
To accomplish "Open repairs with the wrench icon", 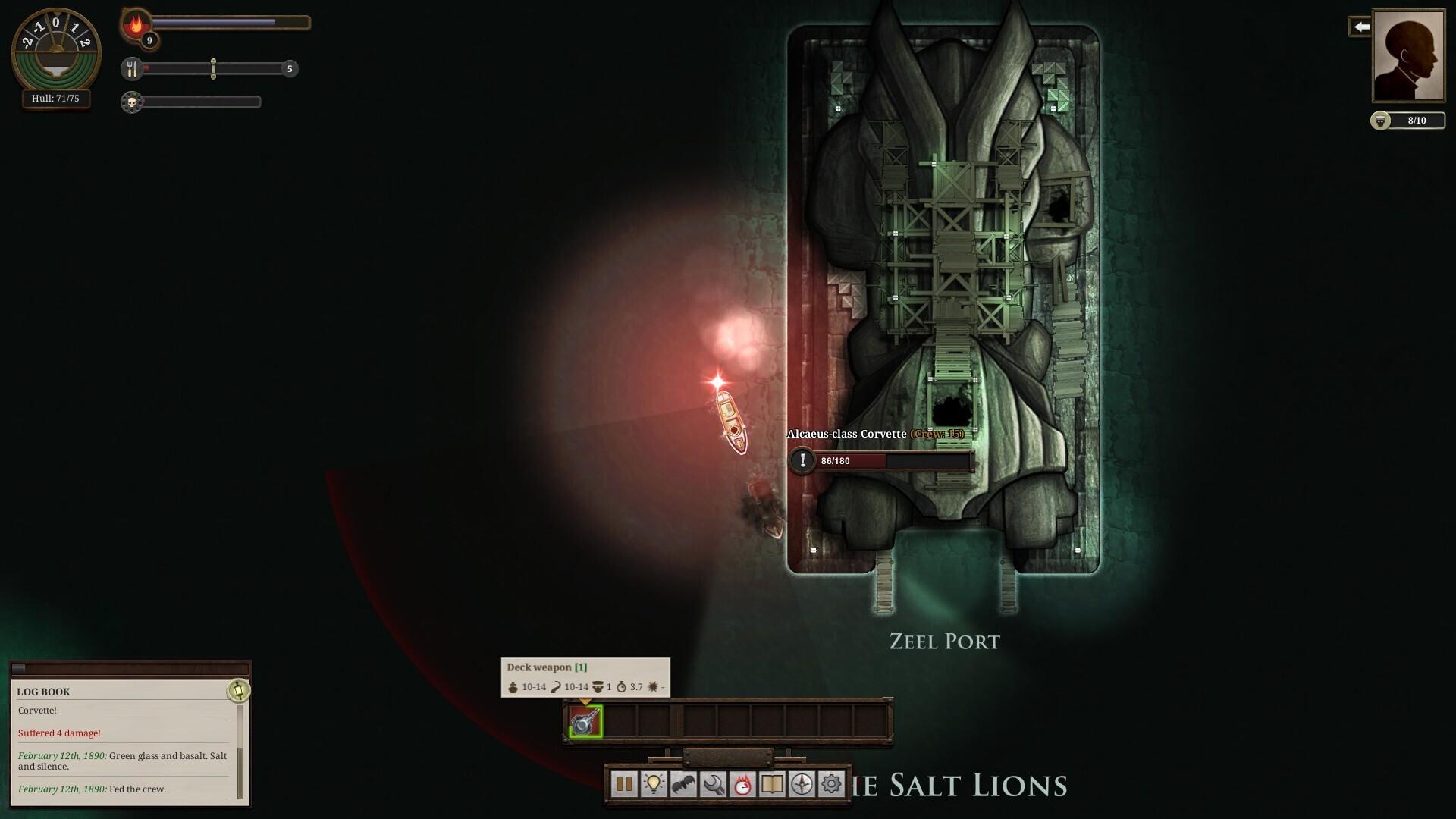I will 713,784.
